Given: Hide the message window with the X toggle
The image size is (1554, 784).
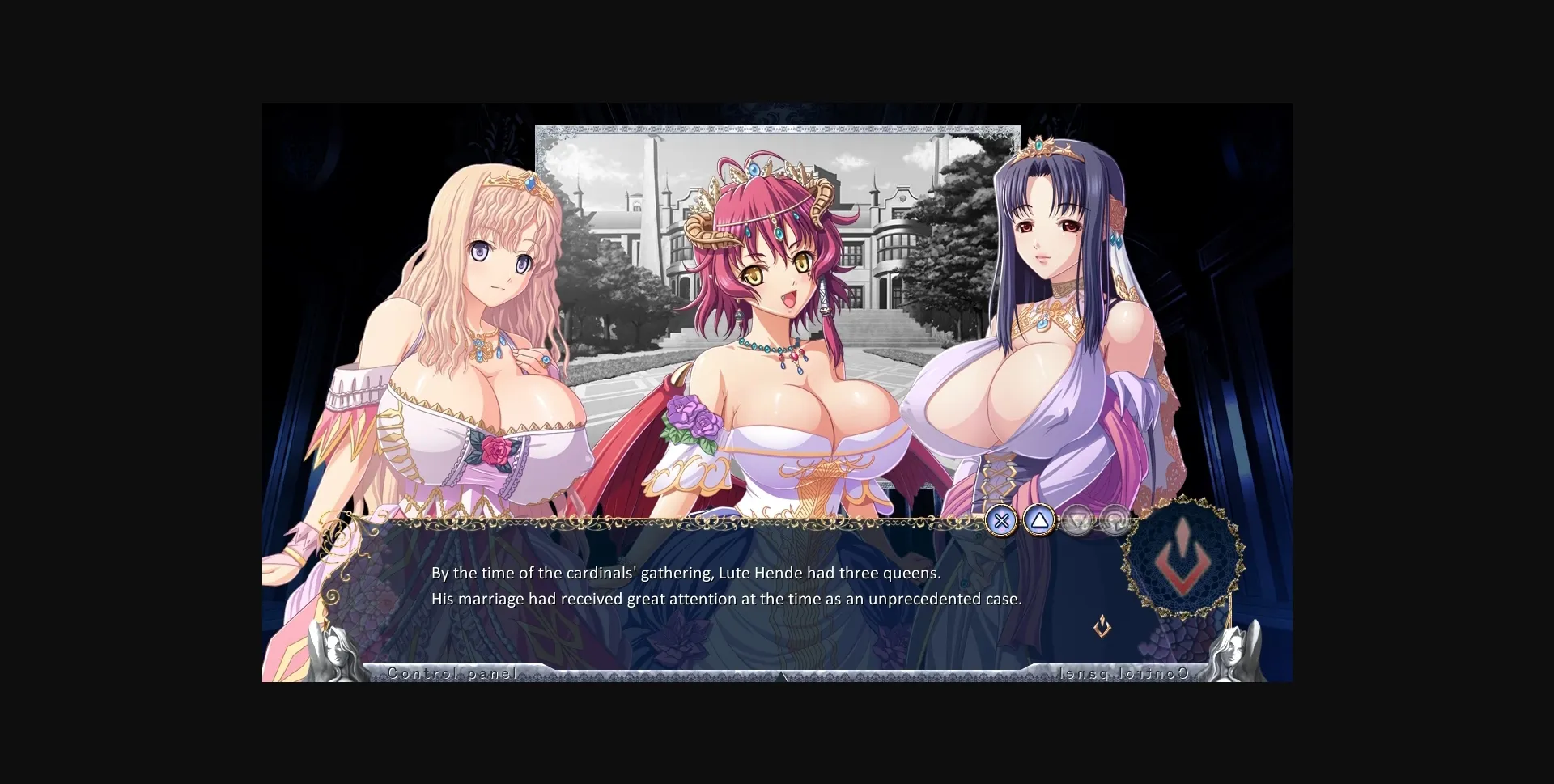Looking at the screenshot, I should (x=1001, y=520).
